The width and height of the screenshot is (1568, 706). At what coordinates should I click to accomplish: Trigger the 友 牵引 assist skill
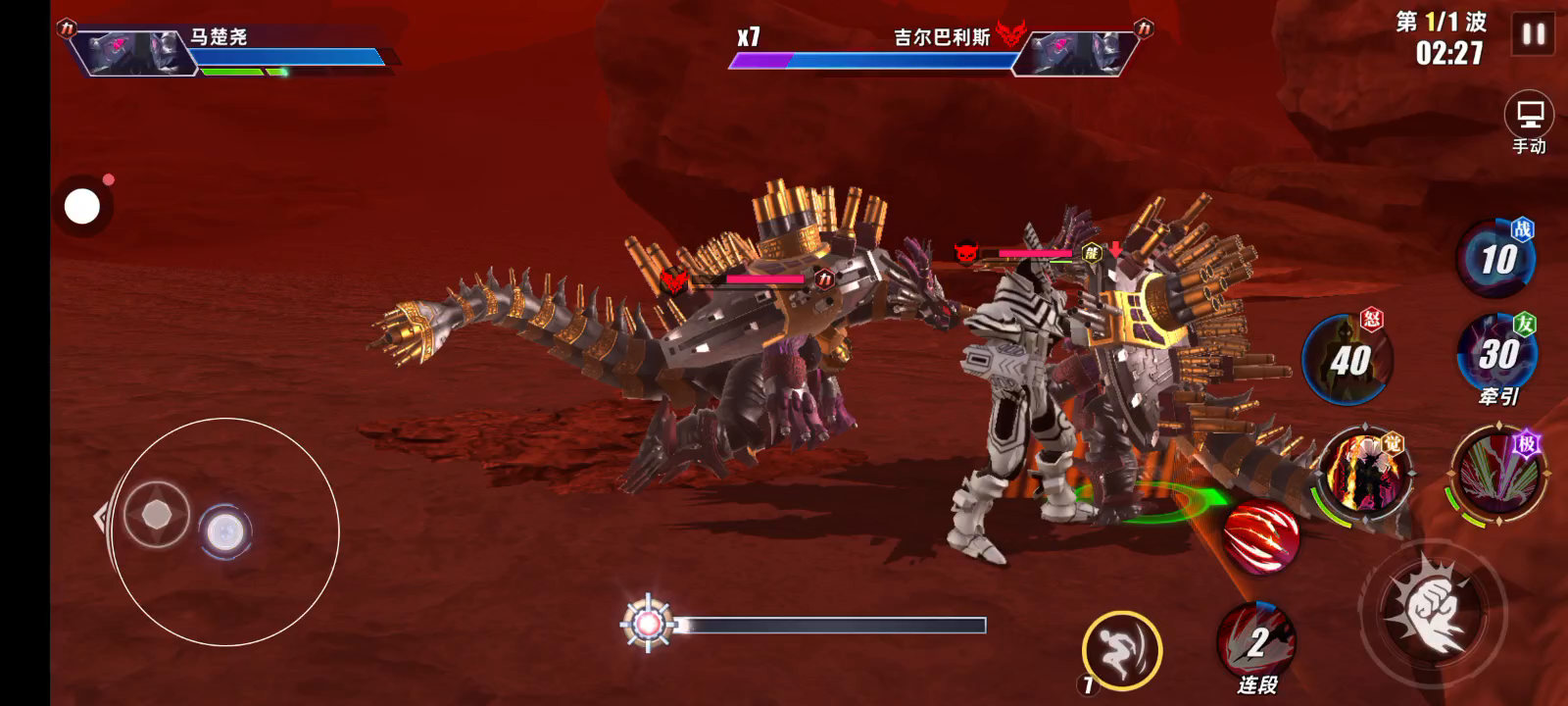pyautogui.click(x=1497, y=355)
